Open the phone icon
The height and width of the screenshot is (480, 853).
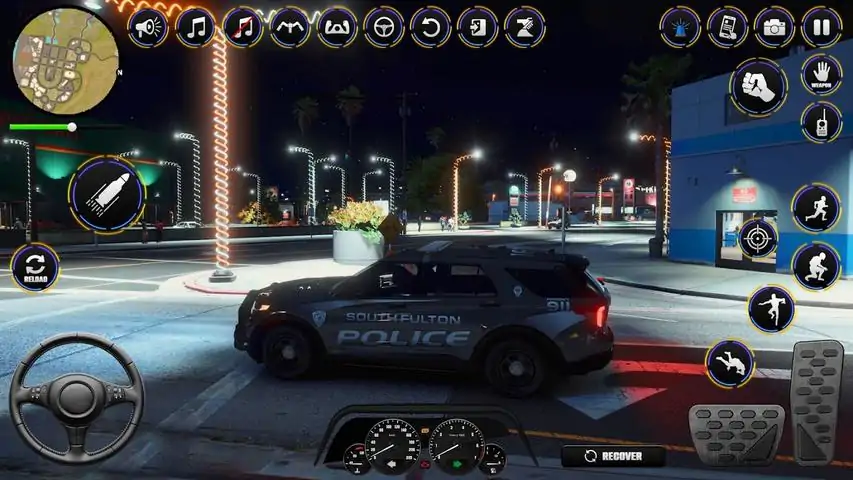727,27
